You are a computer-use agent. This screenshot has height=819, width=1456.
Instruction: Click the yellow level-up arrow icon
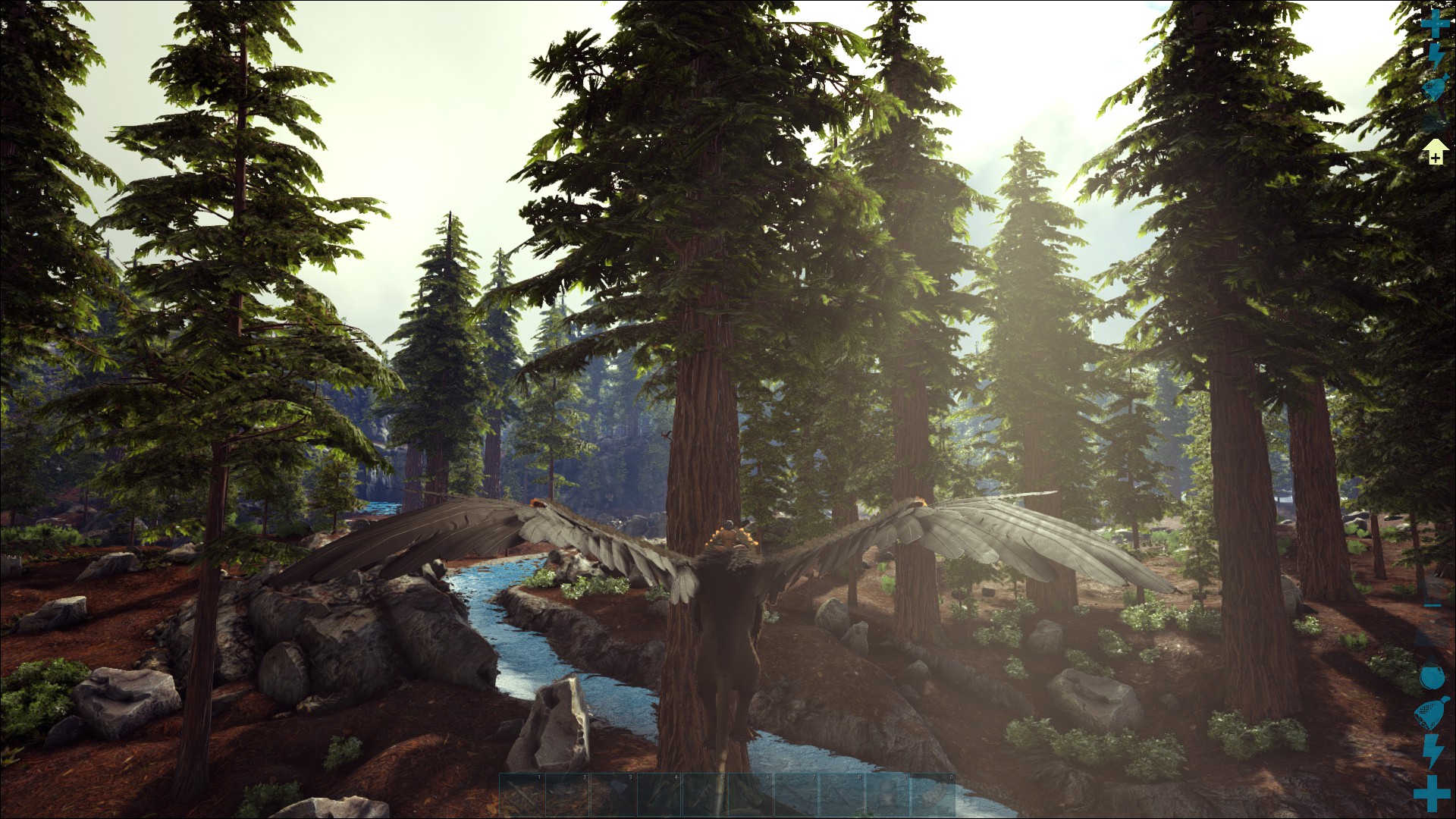click(1434, 152)
